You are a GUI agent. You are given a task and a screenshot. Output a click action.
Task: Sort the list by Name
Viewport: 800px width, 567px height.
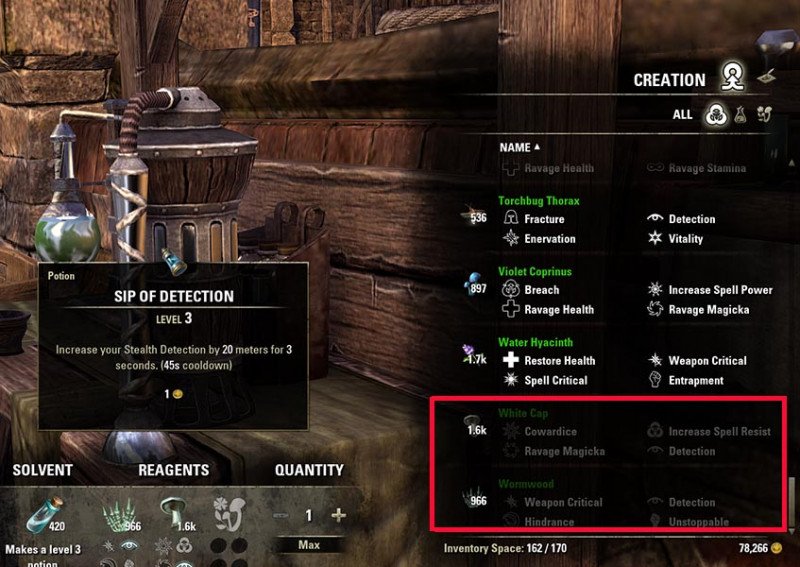click(519, 147)
